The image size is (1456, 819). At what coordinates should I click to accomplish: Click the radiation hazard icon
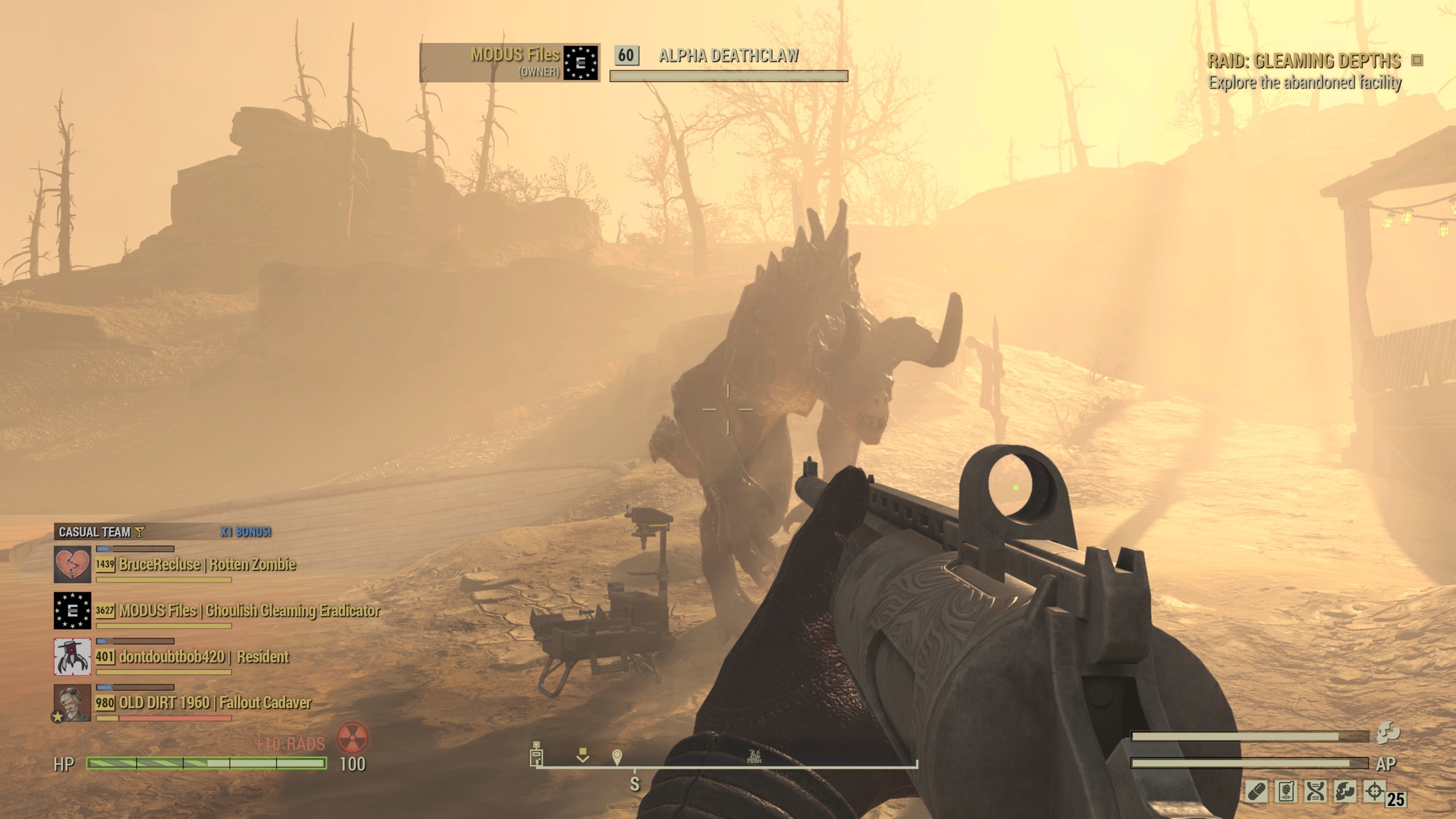(352, 738)
